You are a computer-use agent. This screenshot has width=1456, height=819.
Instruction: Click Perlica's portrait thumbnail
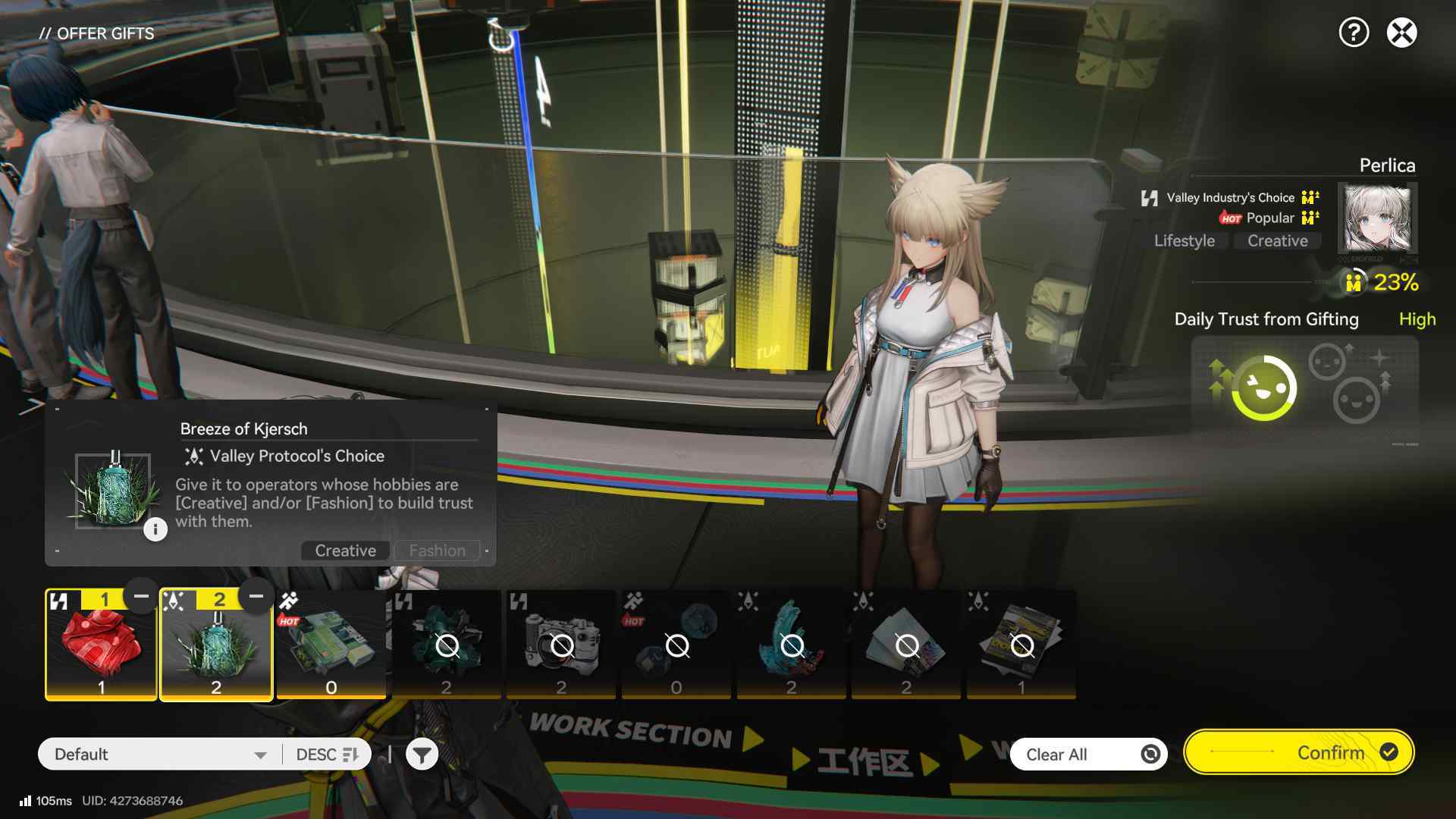(x=1377, y=219)
